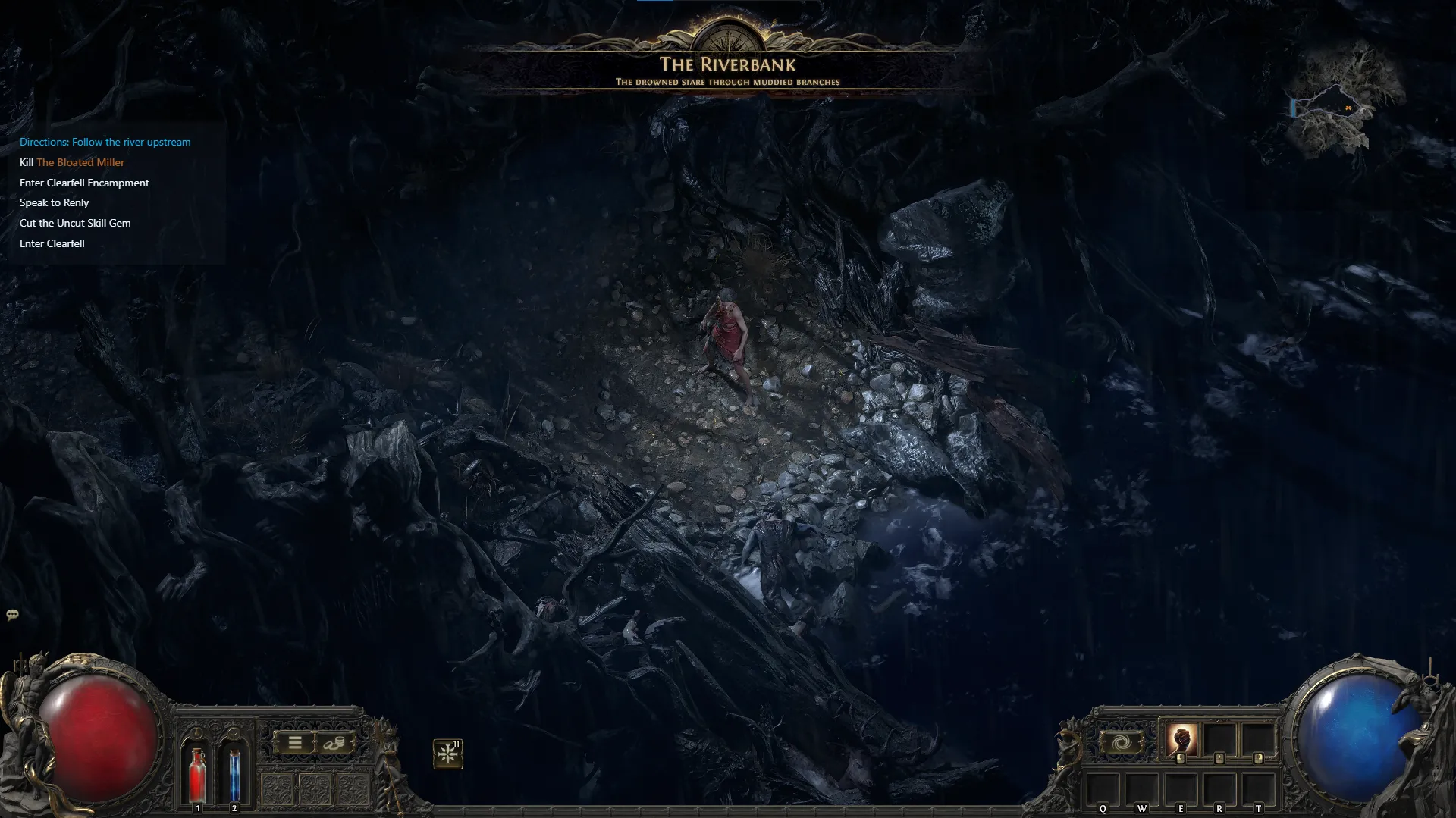The image size is (1456, 818).
Task: Open currency panel via coins icon
Action: pyautogui.click(x=334, y=743)
